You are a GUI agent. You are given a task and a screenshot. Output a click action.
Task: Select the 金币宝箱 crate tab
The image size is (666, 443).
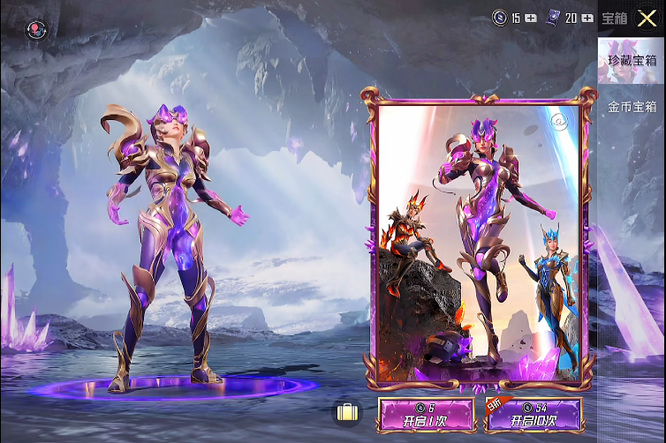click(x=631, y=106)
